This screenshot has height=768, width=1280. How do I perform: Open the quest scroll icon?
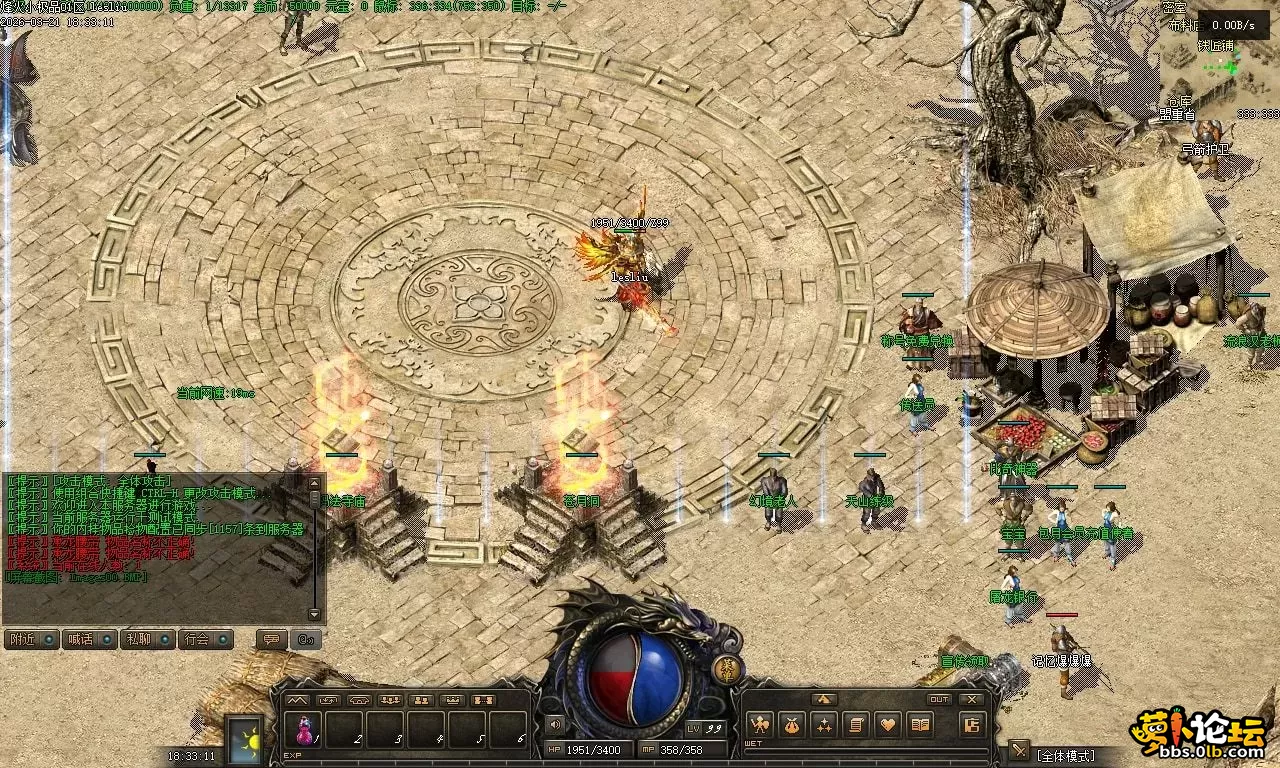(x=856, y=724)
